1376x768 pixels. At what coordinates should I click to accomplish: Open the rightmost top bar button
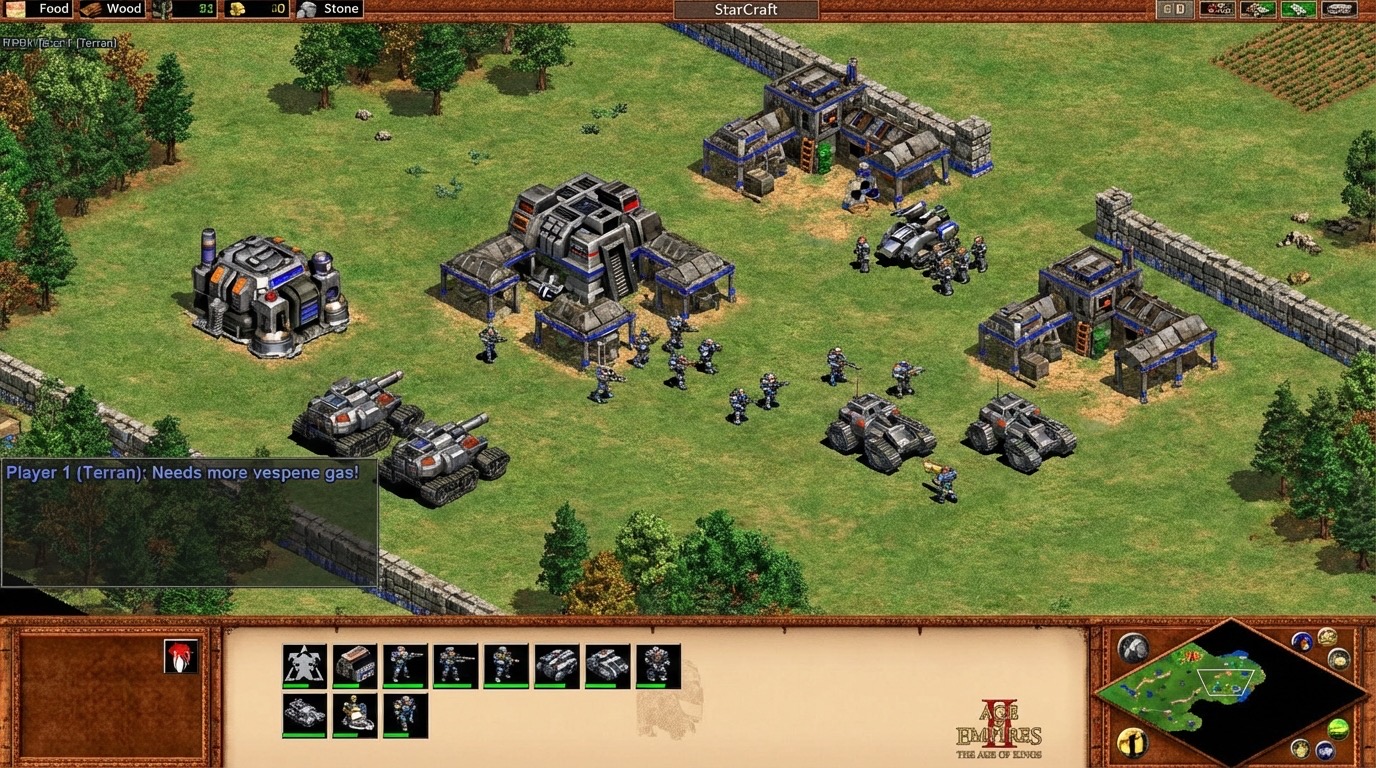[x=1339, y=9]
